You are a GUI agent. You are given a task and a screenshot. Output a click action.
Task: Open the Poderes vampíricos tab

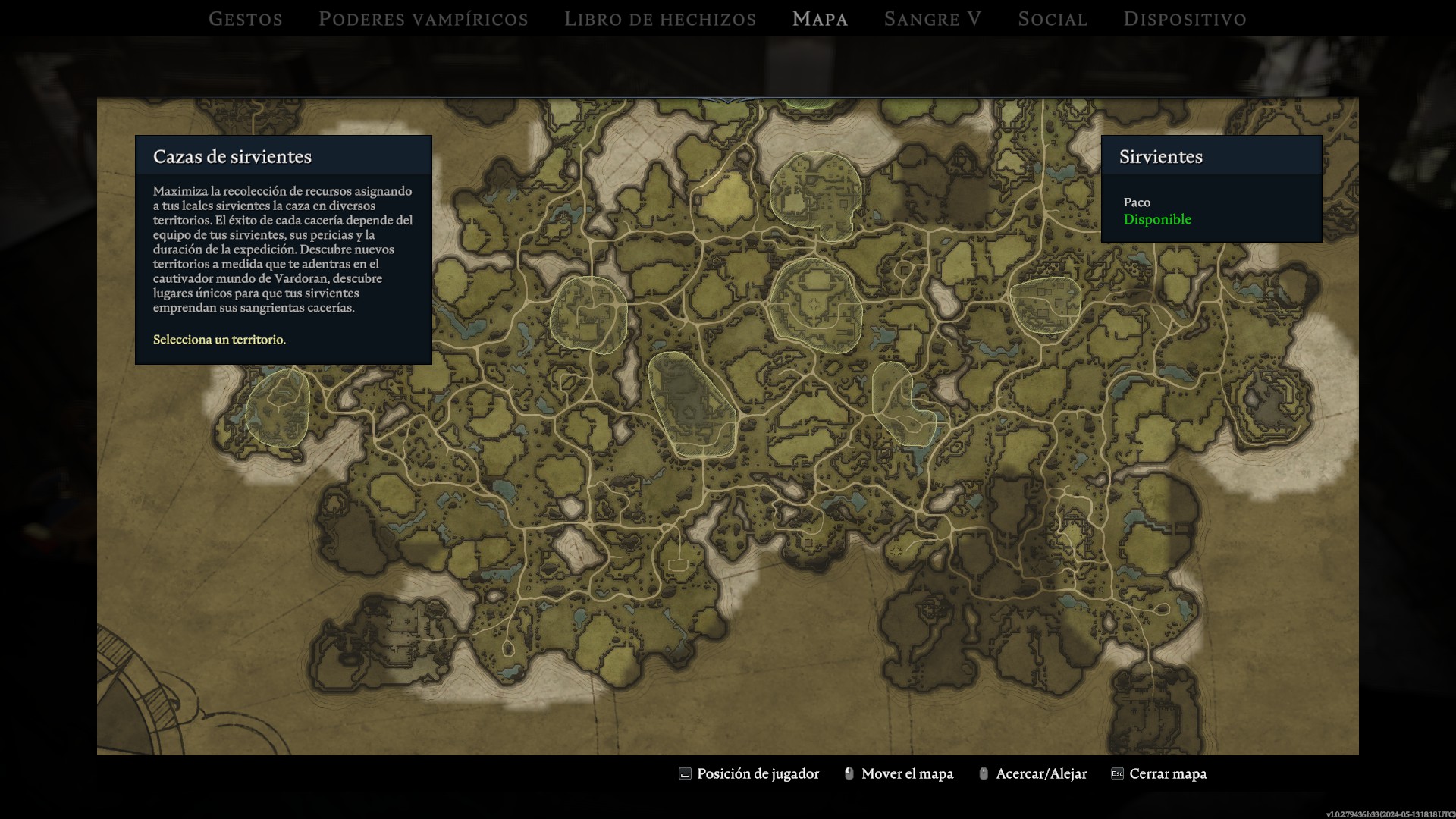click(x=423, y=19)
